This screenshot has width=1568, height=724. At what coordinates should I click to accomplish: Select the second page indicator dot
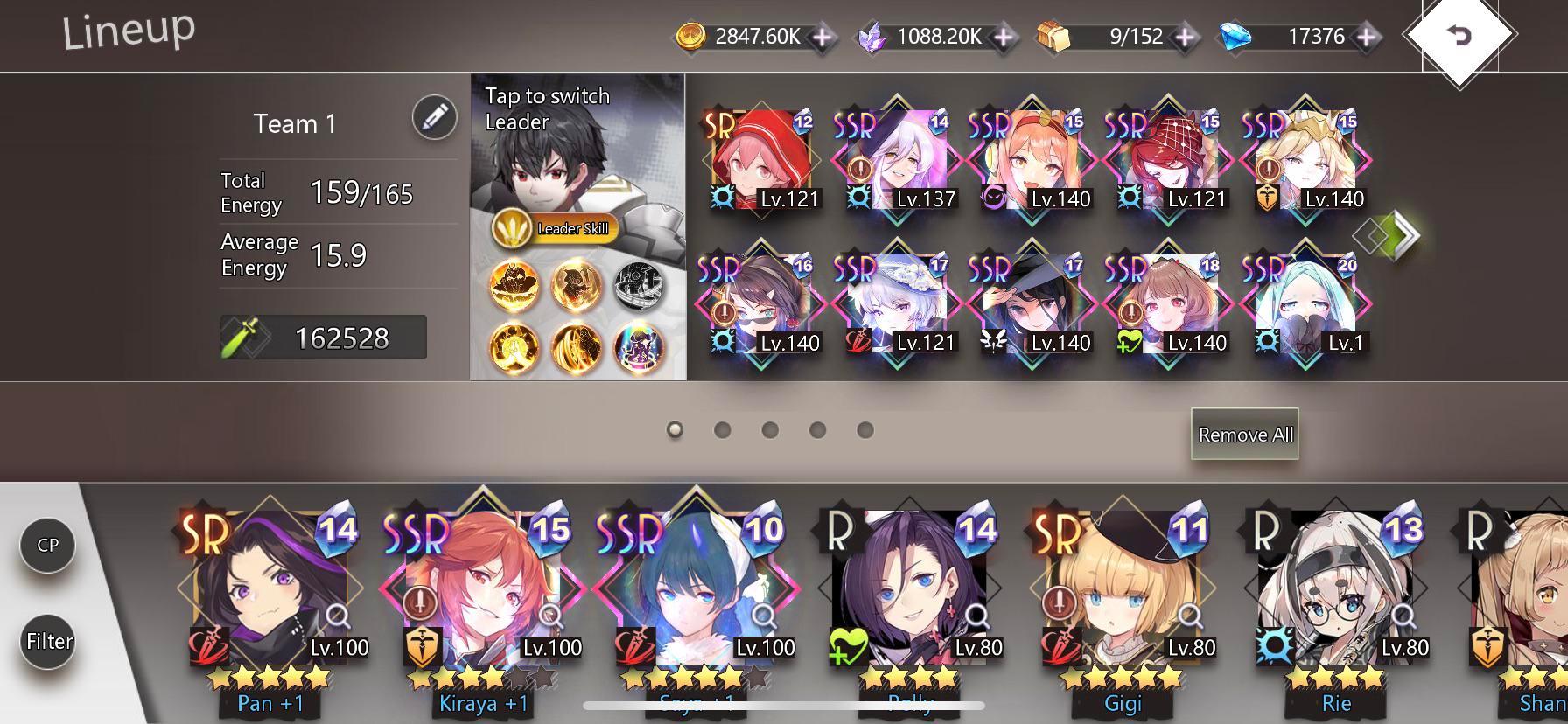tap(722, 429)
